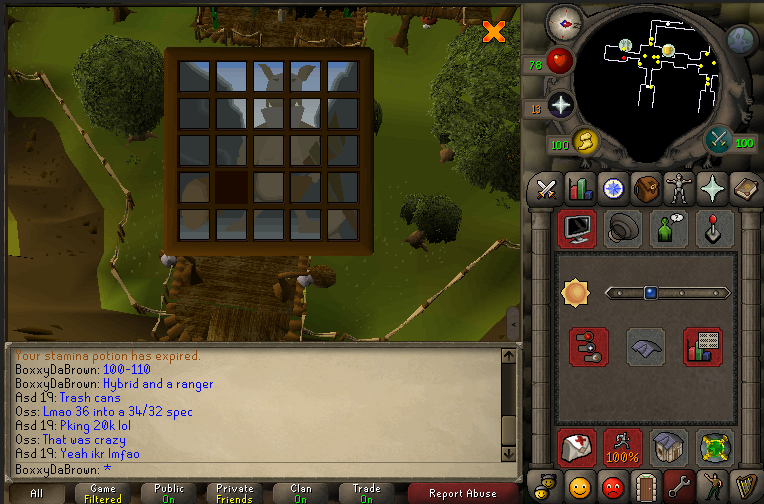Click the Report Abuse button
Screen dimensions: 764x504
tap(462, 493)
